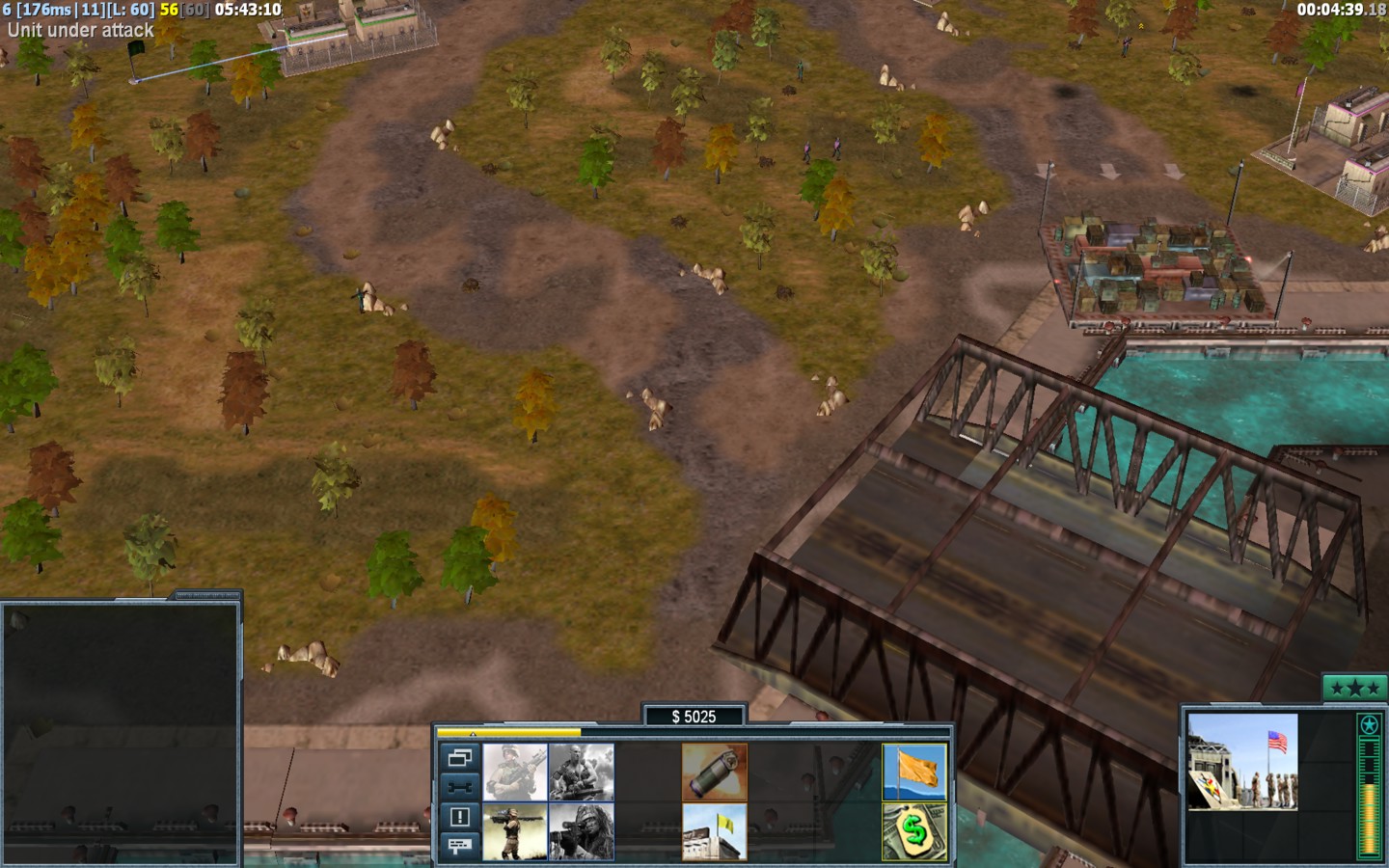Sell the building with dollar icon
The width and height of the screenshot is (1389, 868).
click(914, 831)
